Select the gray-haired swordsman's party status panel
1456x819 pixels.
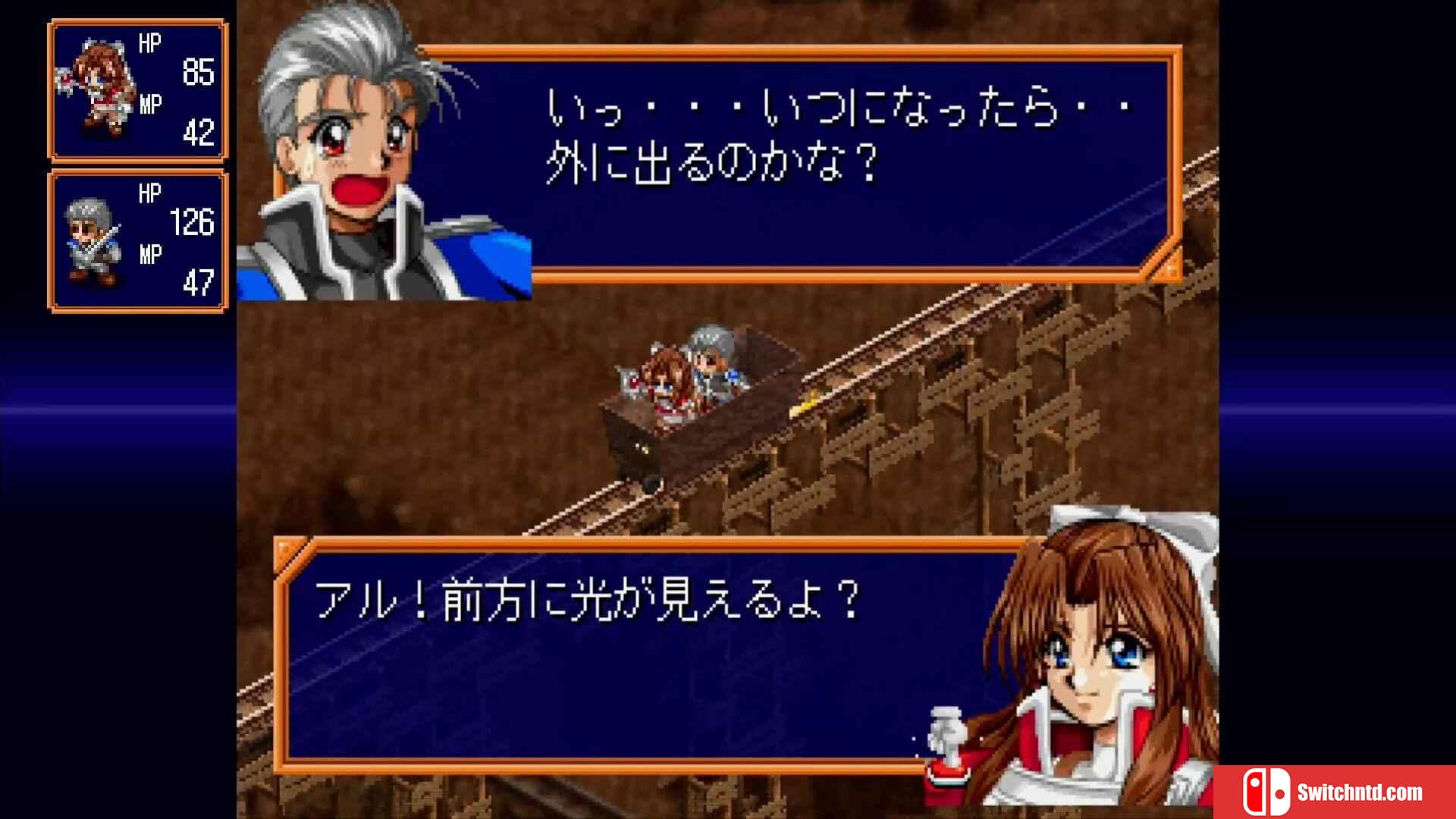pos(138,241)
